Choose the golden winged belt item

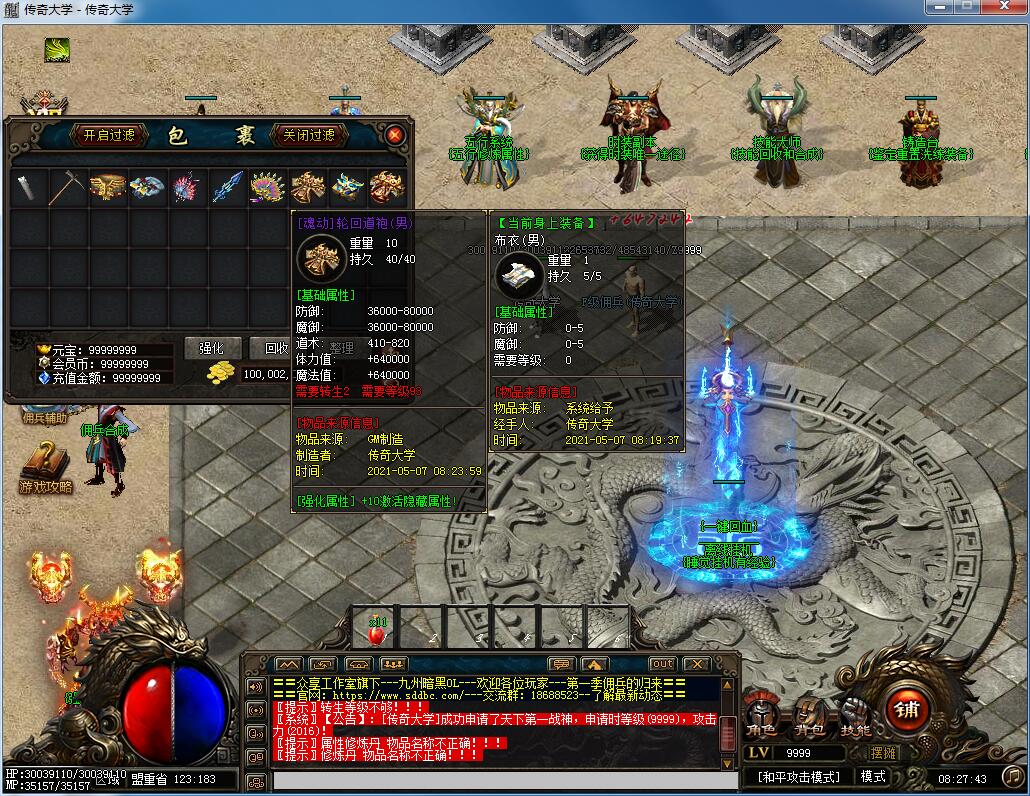[108, 189]
